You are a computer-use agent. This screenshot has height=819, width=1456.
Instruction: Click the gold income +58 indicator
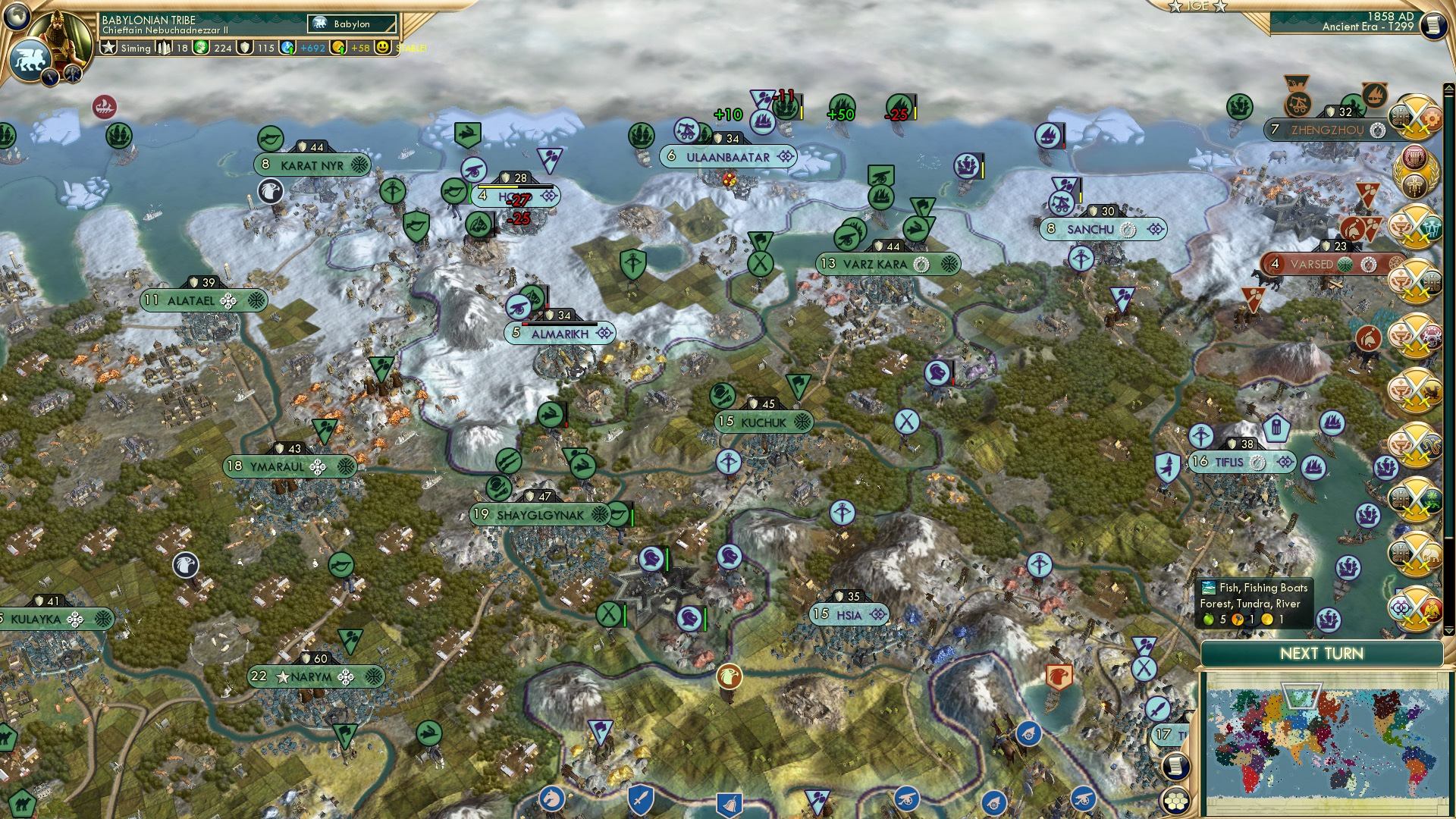coord(359,48)
